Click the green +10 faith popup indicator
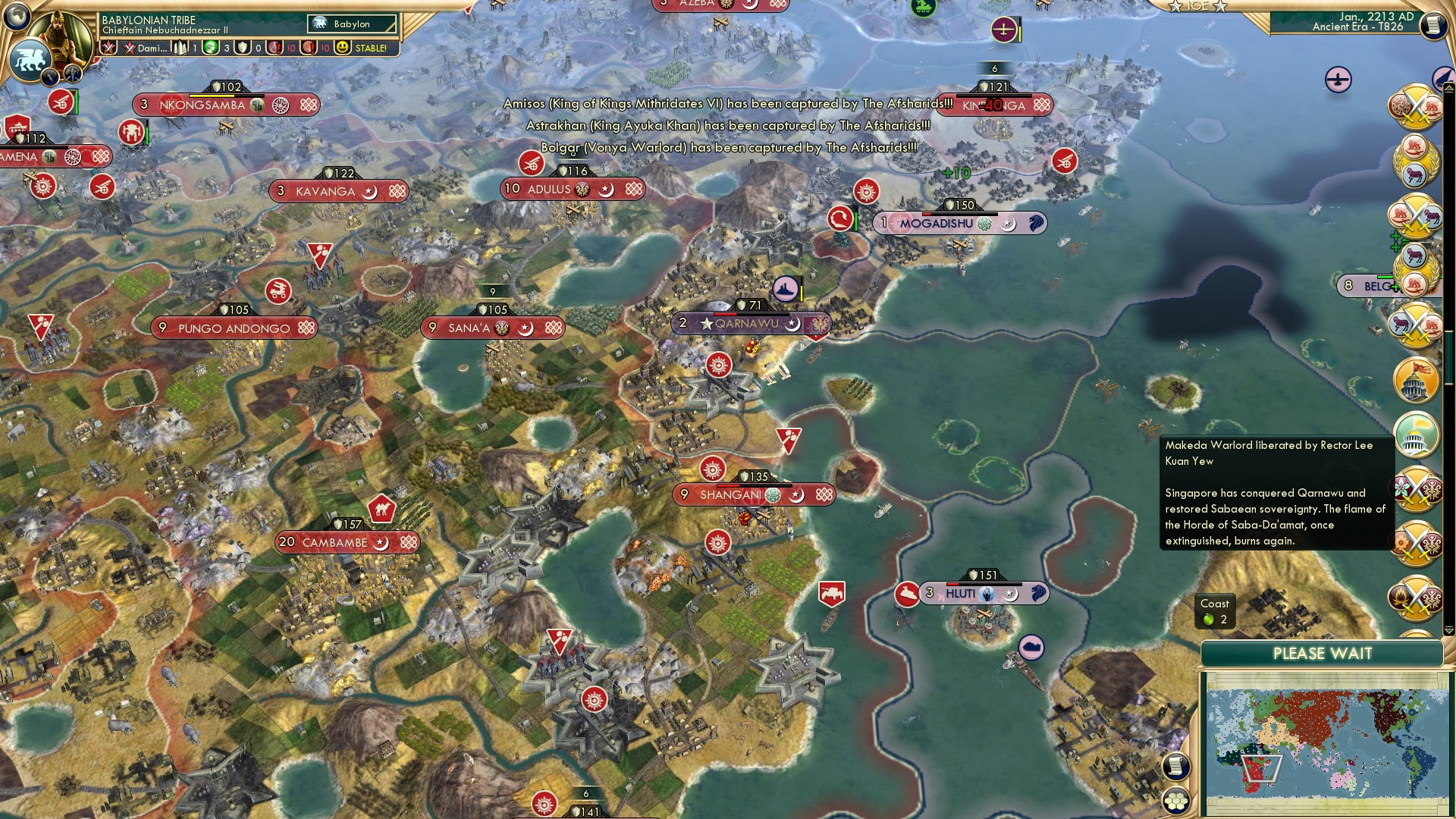1456x819 pixels. pyautogui.click(x=957, y=173)
